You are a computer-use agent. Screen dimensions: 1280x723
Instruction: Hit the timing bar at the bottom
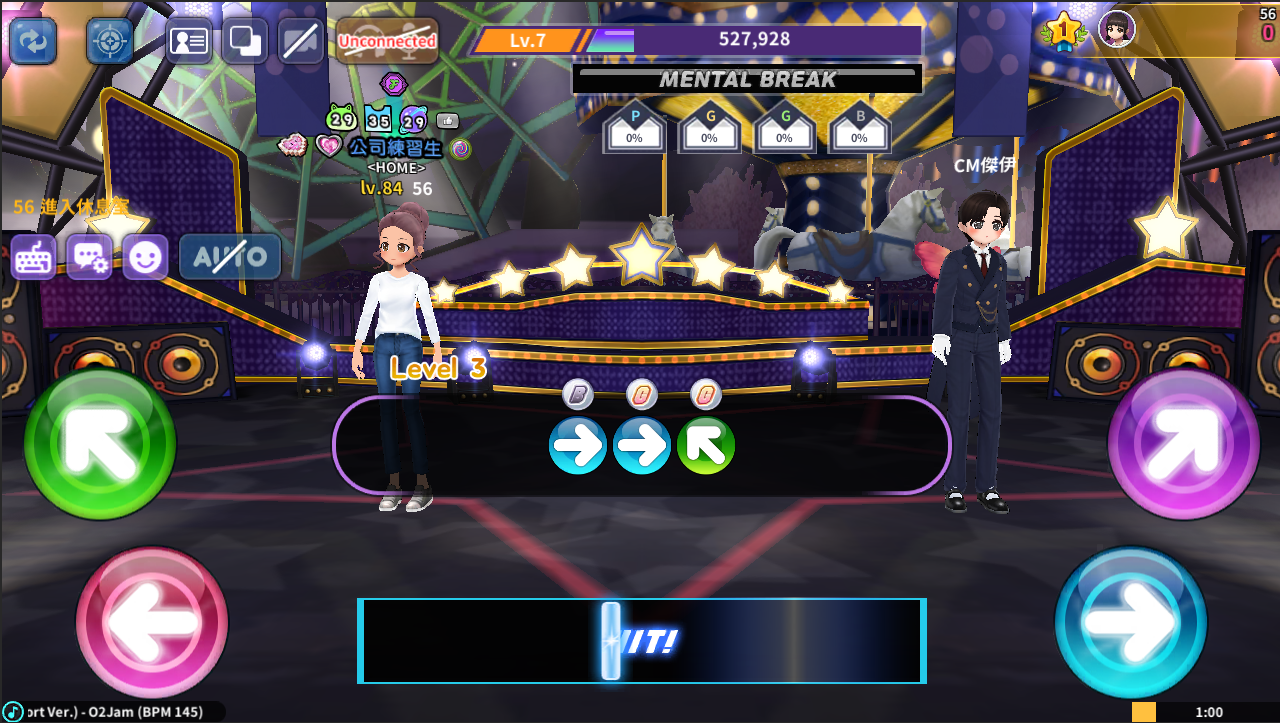tap(642, 641)
